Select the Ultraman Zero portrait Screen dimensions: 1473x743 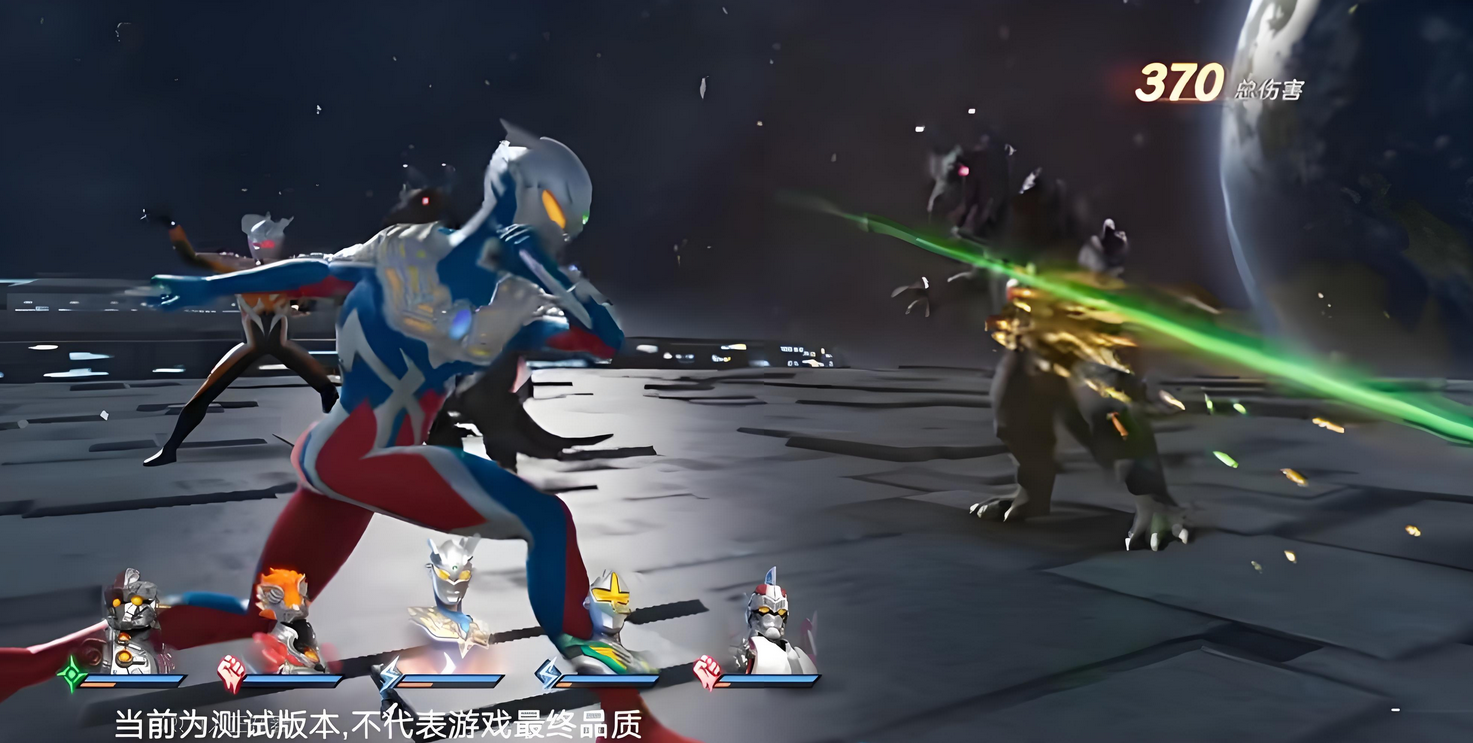(x=449, y=606)
